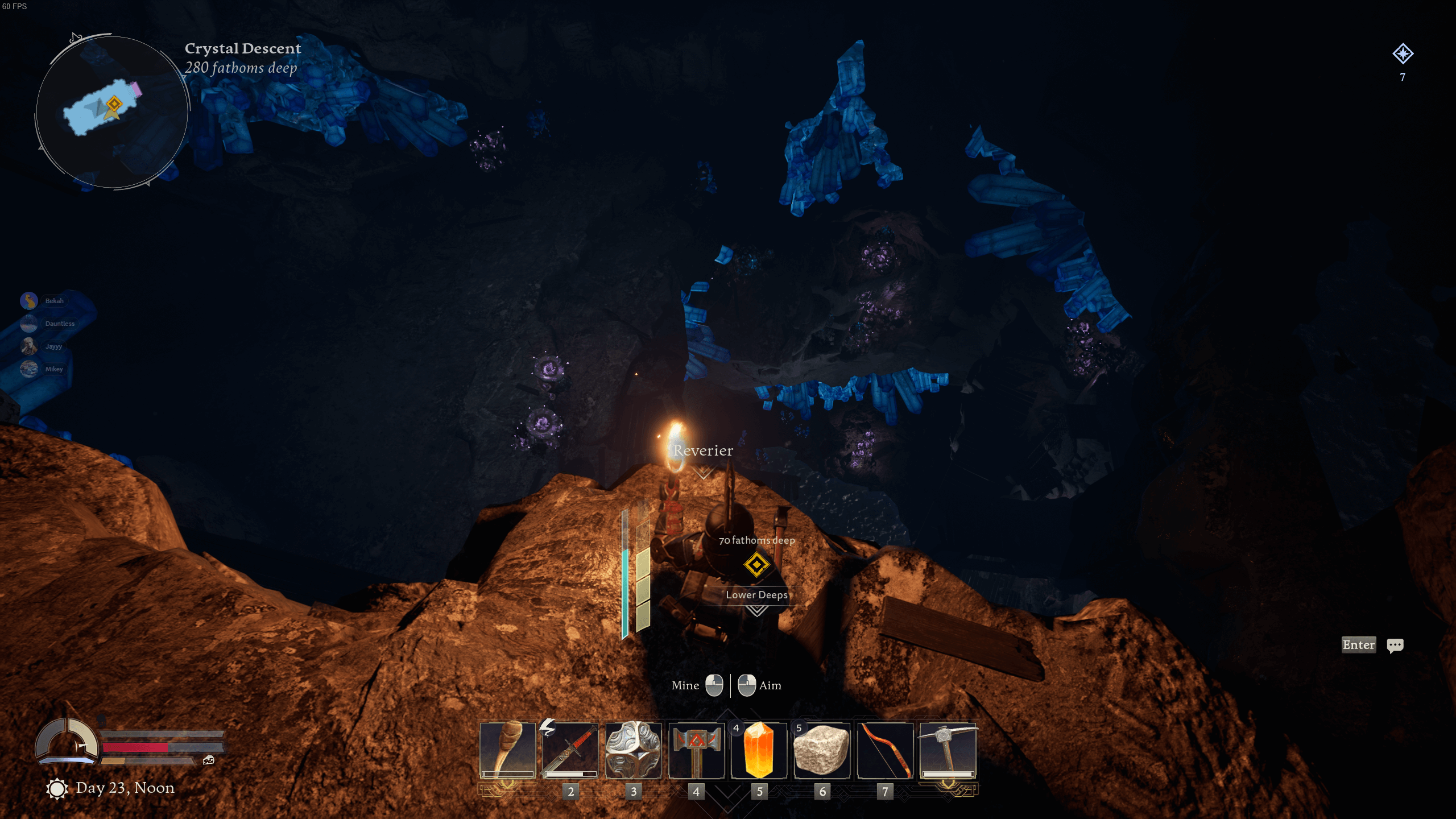The height and width of the screenshot is (819, 1456).
Task: Equip the red bow slot
Action: click(x=885, y=750)
